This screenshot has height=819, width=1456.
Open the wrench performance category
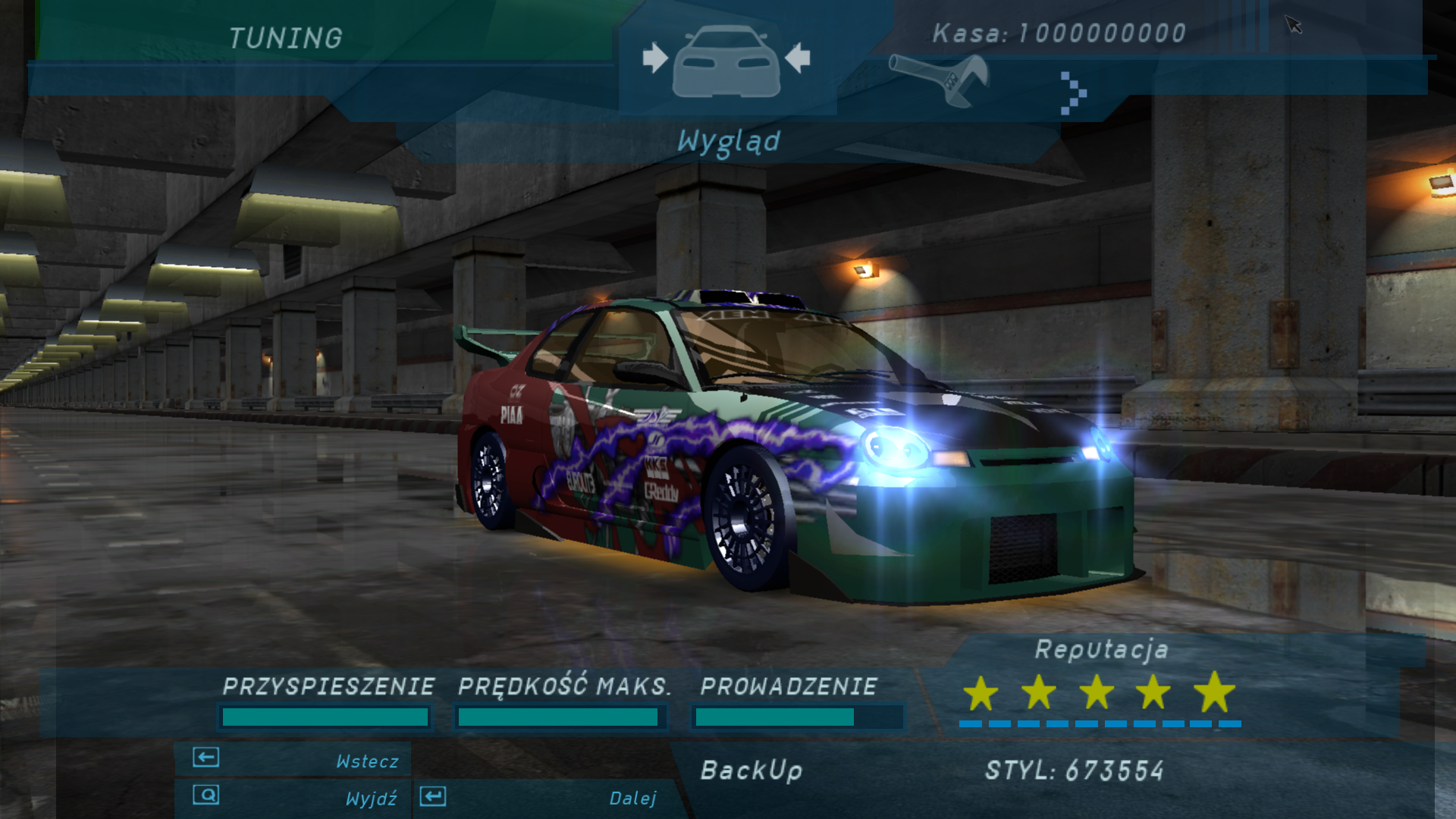pyautogui.click(x=940, y=79)
